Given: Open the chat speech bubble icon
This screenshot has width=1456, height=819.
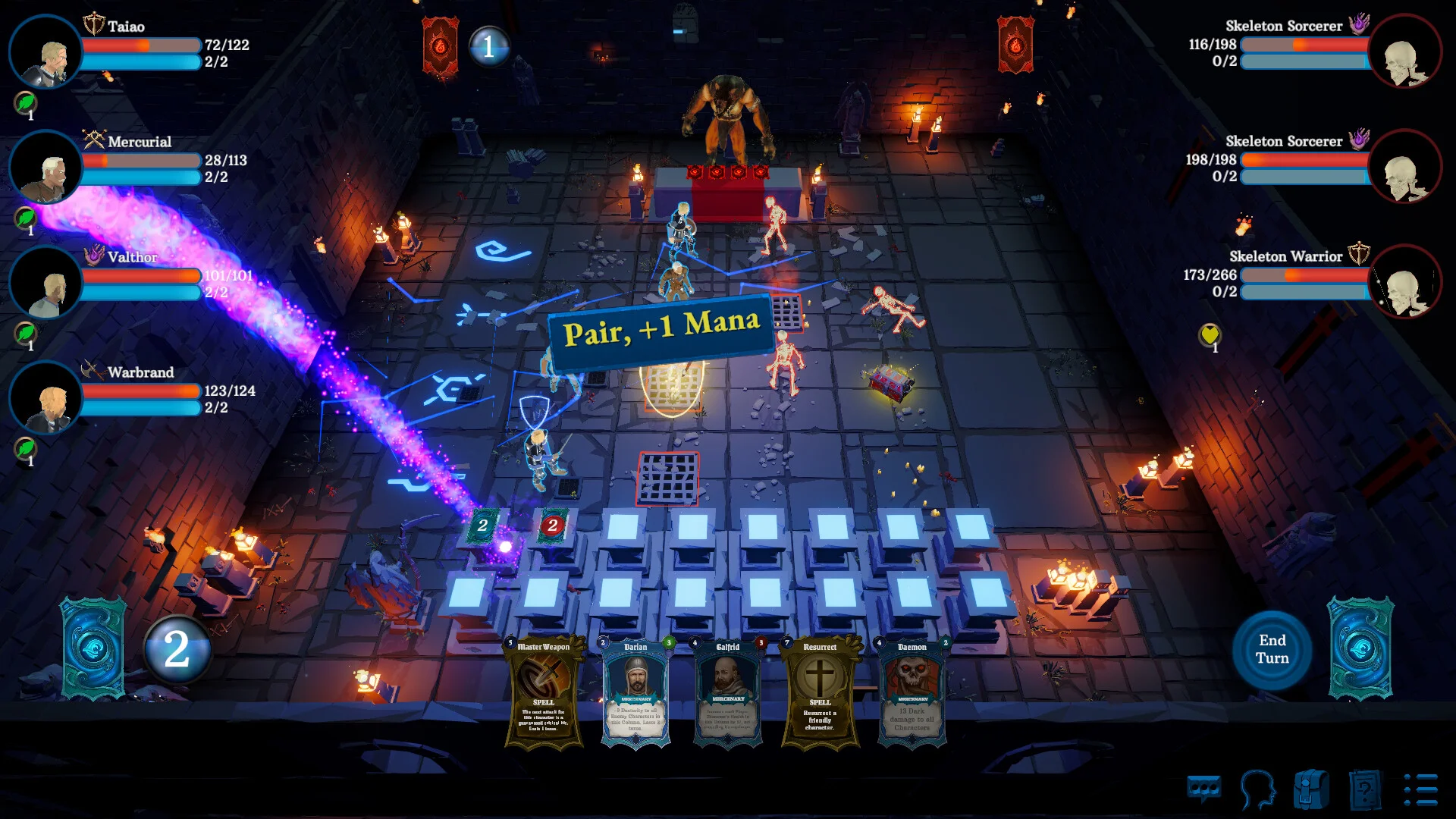Looking at the screenshot, I should [x=1203, y=790].
